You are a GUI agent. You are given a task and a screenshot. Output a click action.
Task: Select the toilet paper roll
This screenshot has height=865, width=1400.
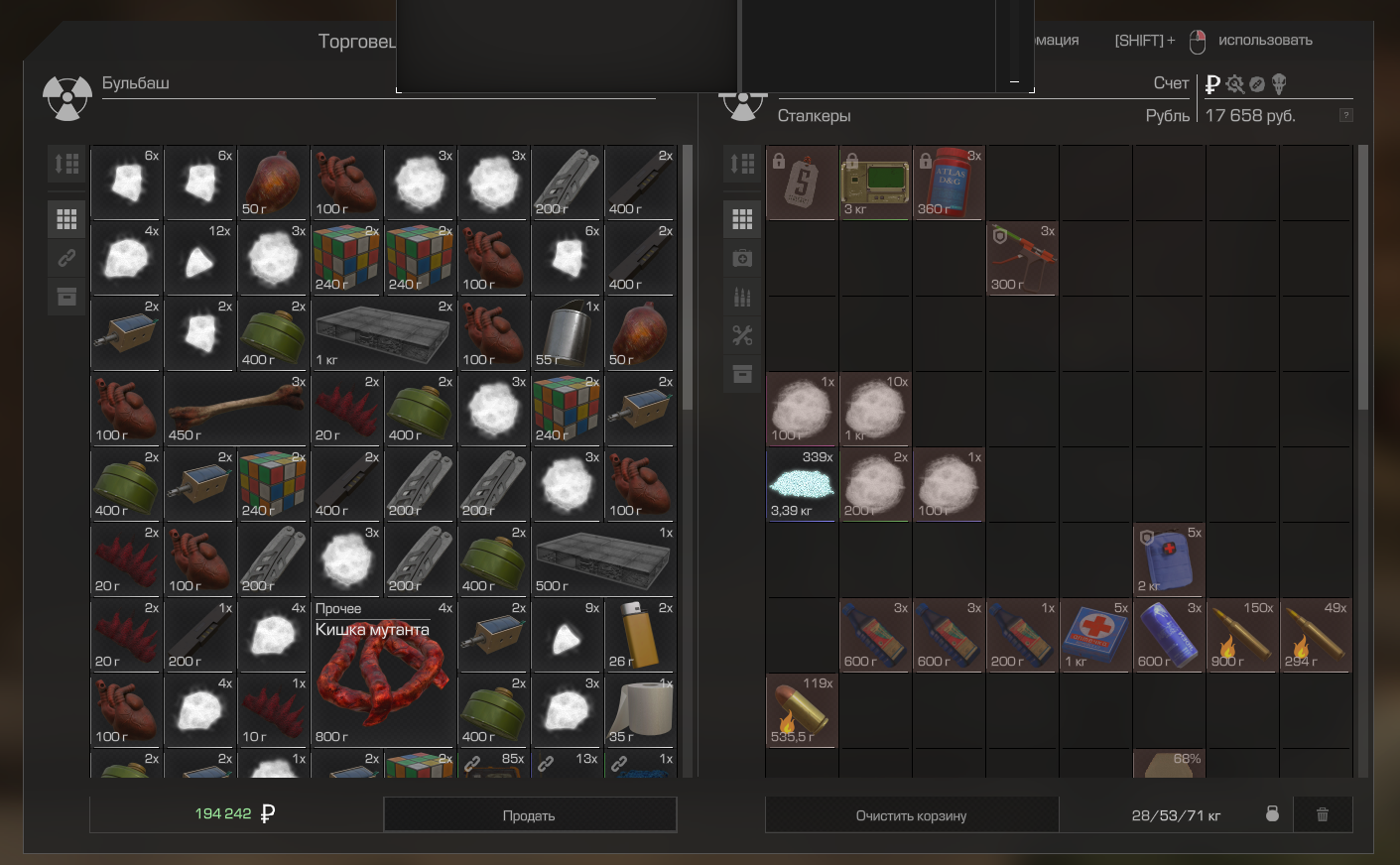[640, 710]
